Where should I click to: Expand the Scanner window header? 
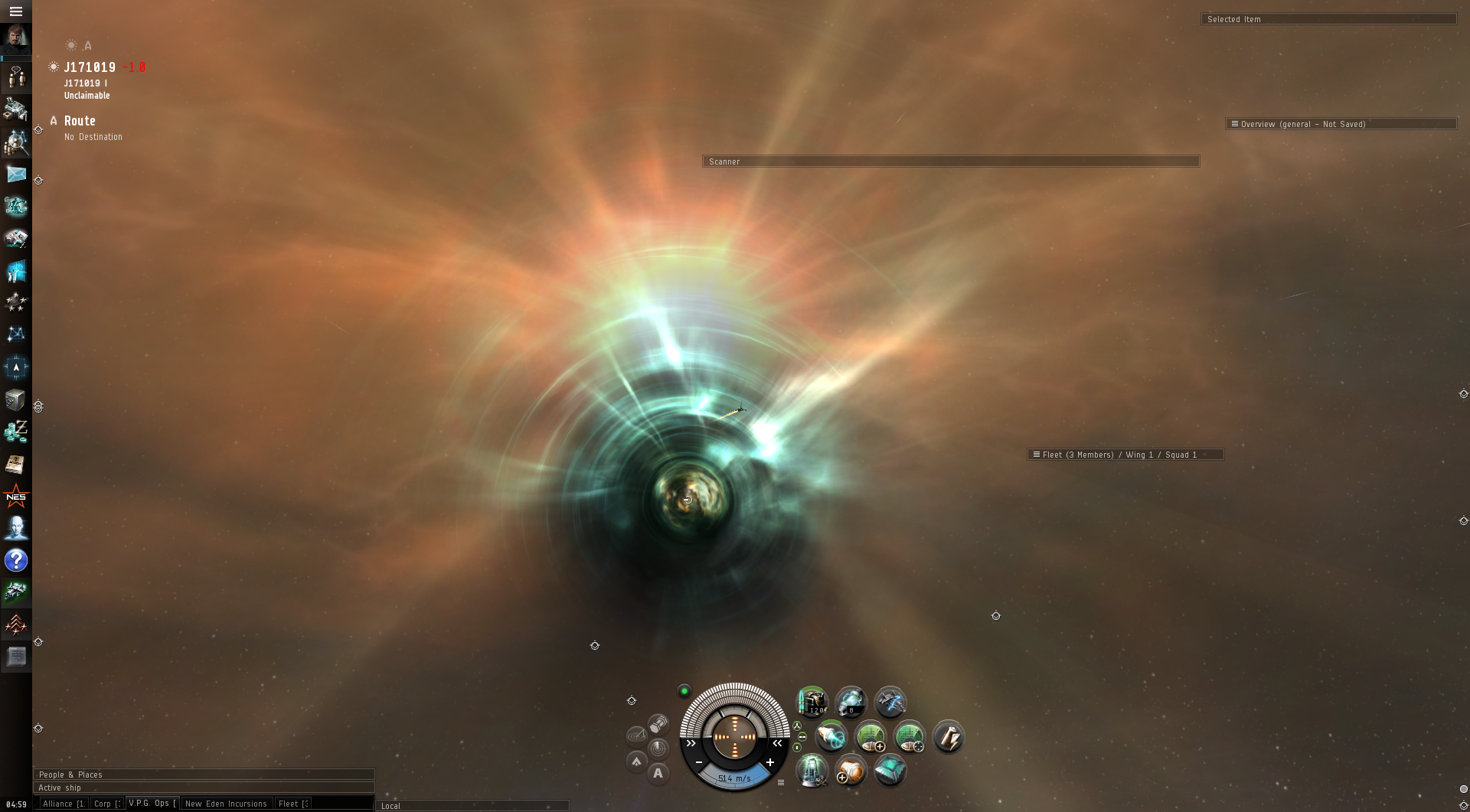click(949, 161)
